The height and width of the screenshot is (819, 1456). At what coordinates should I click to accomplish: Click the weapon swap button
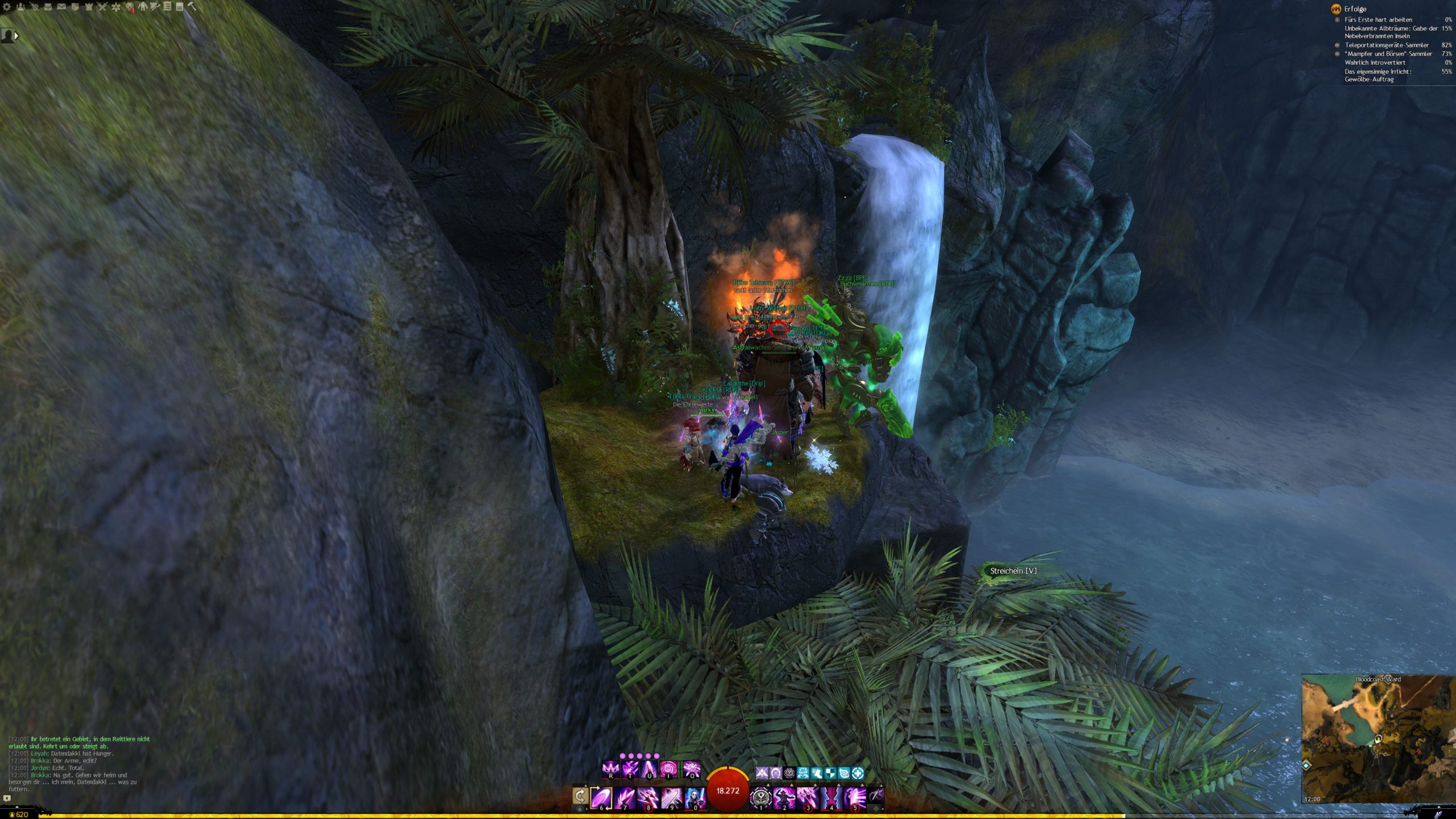click(580, 796)
